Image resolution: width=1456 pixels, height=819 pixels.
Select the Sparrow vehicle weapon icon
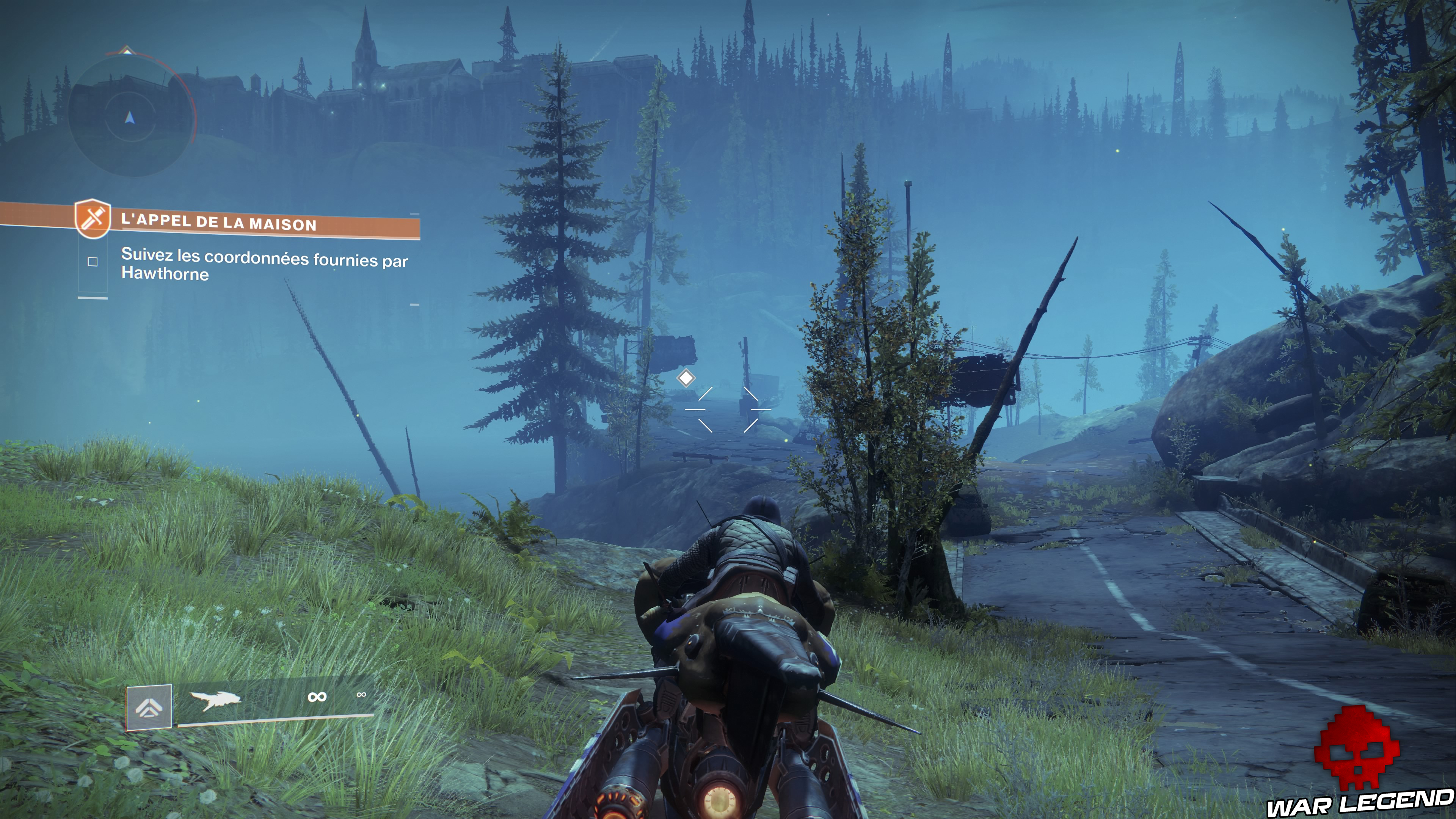(x=215, y=700)
